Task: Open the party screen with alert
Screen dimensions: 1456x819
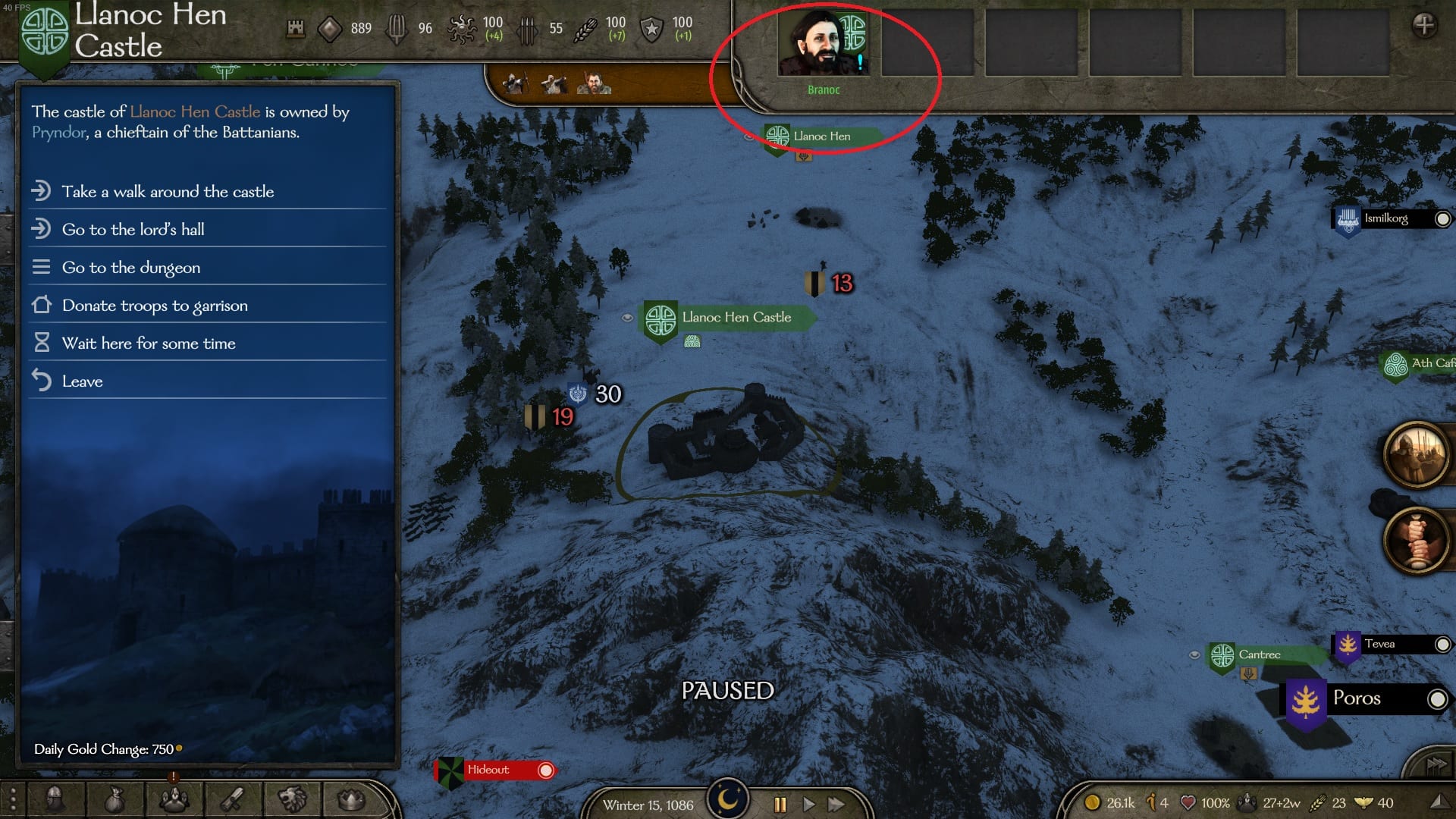Action: coord(174,798)
